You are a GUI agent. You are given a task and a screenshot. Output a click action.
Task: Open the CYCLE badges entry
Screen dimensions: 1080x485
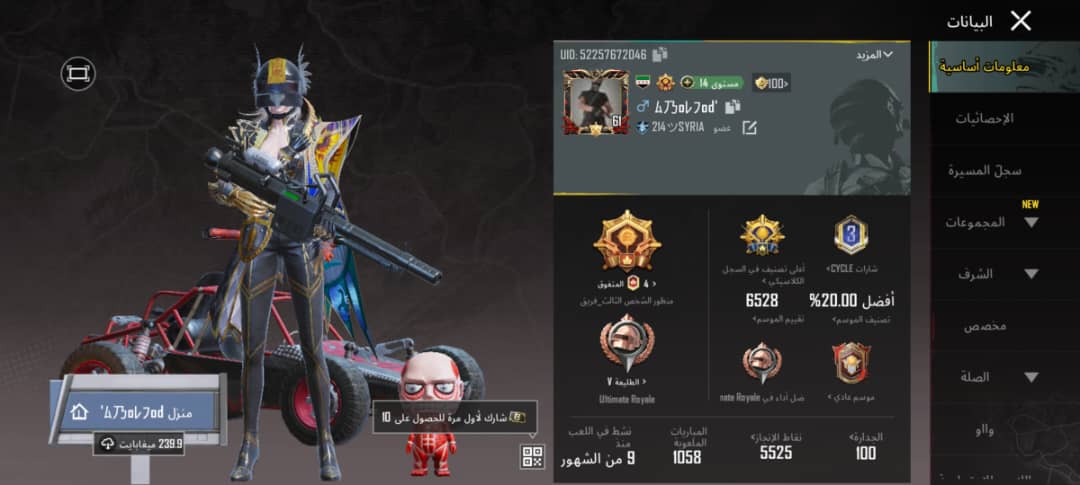tap(851, 244)
